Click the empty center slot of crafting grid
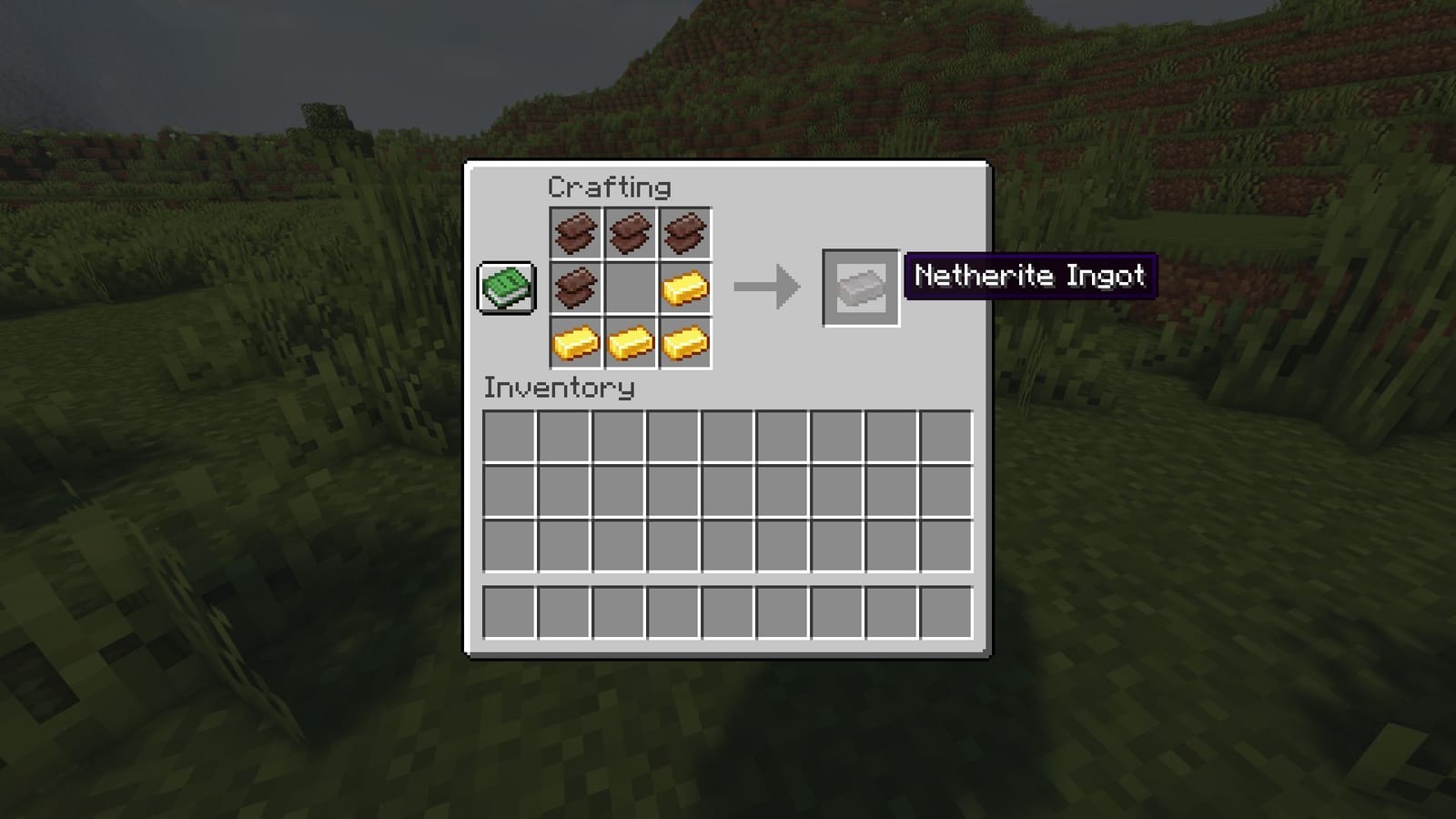Image resolution: width=1456 pixels, height=819 pixels. pos(632,287)
